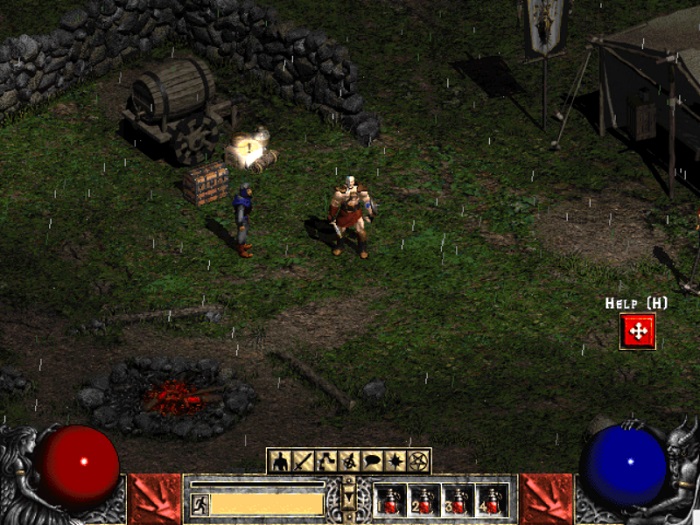This screenshot has width=700, height=525.
Task: Open the character sheet icon
Action: coord(280,461)
